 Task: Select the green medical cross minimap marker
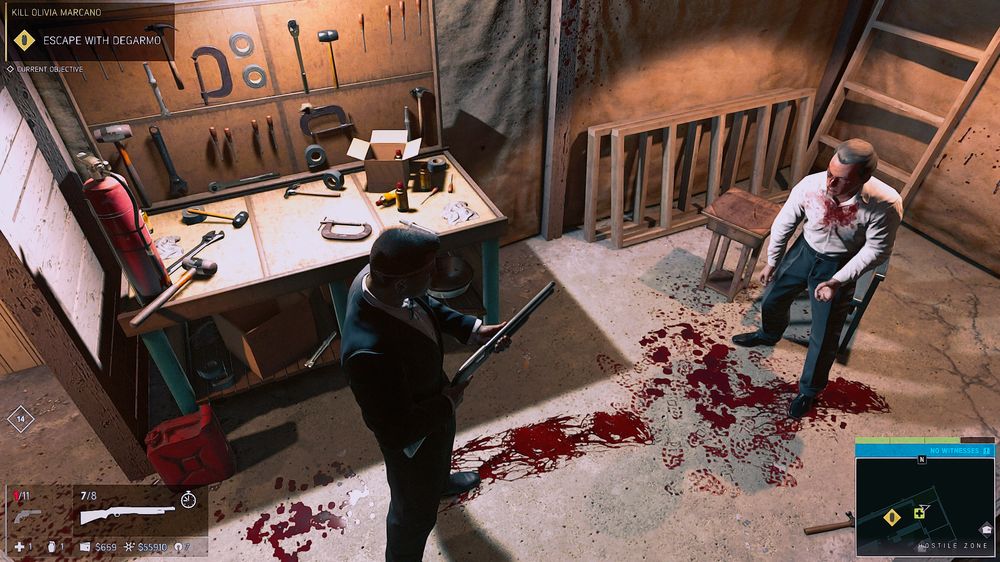919,511
